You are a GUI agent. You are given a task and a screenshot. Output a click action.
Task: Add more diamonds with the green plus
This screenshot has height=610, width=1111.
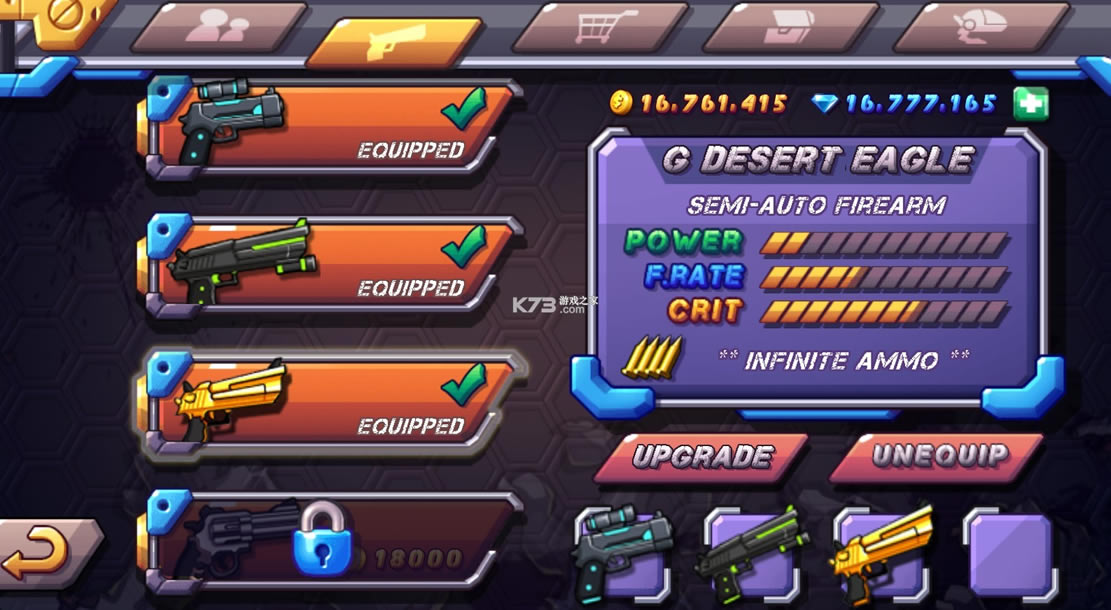click(1030, 104)
